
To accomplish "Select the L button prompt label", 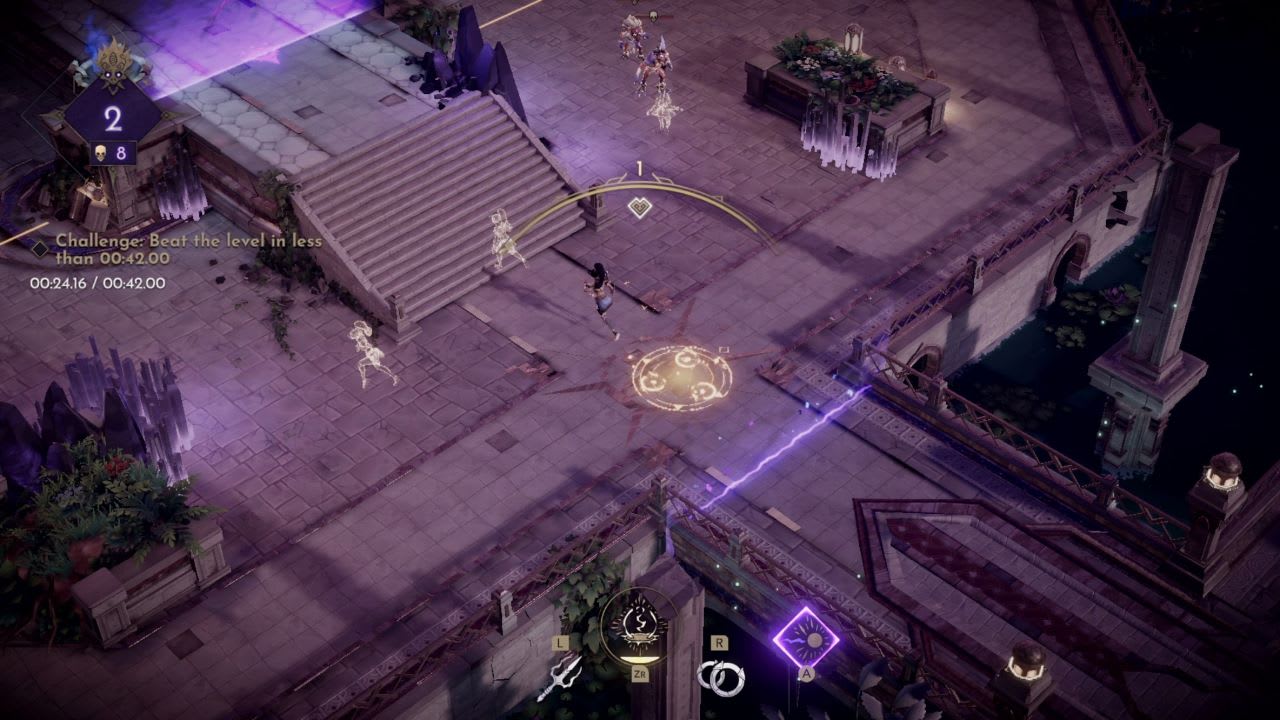I will 559,643.
